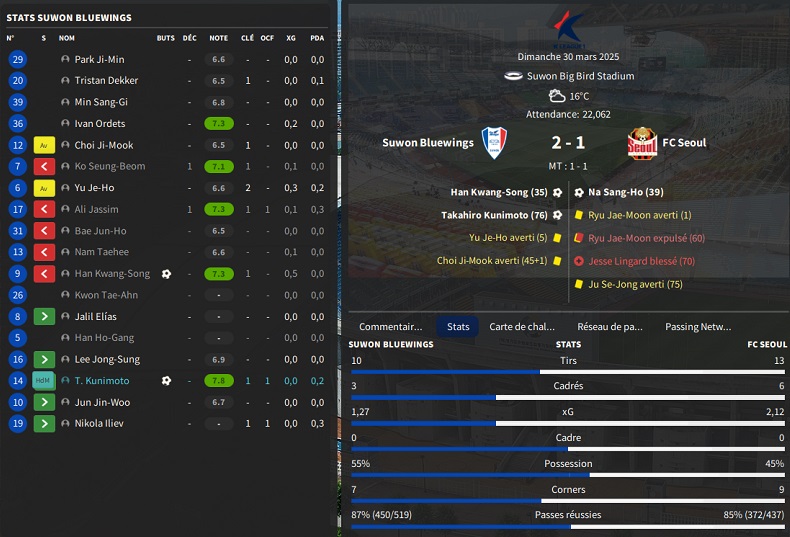Screen dimensions: 790x537
Task: Open Ali Jassim's player profile
Action: coord(96,209)
